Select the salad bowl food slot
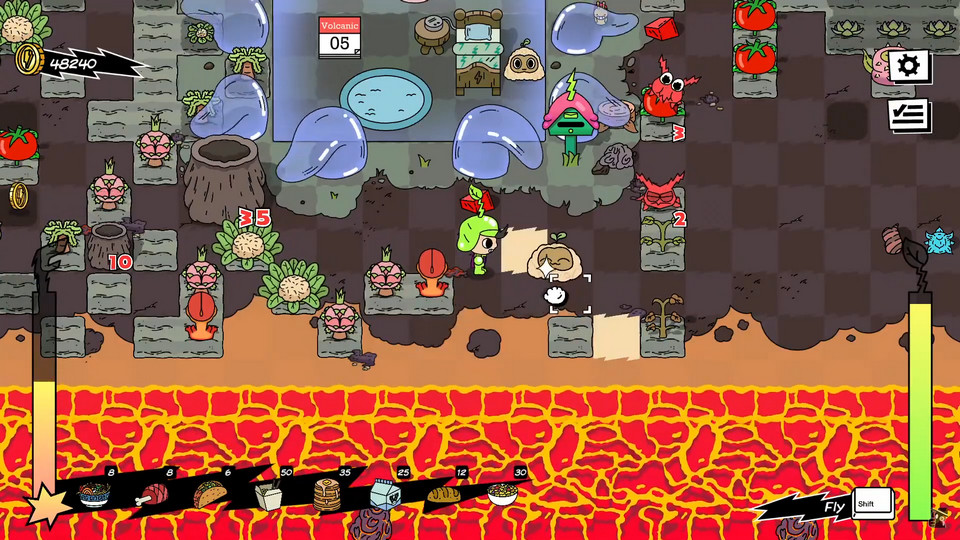Screen dimensions: 960x540 [503, 493]
